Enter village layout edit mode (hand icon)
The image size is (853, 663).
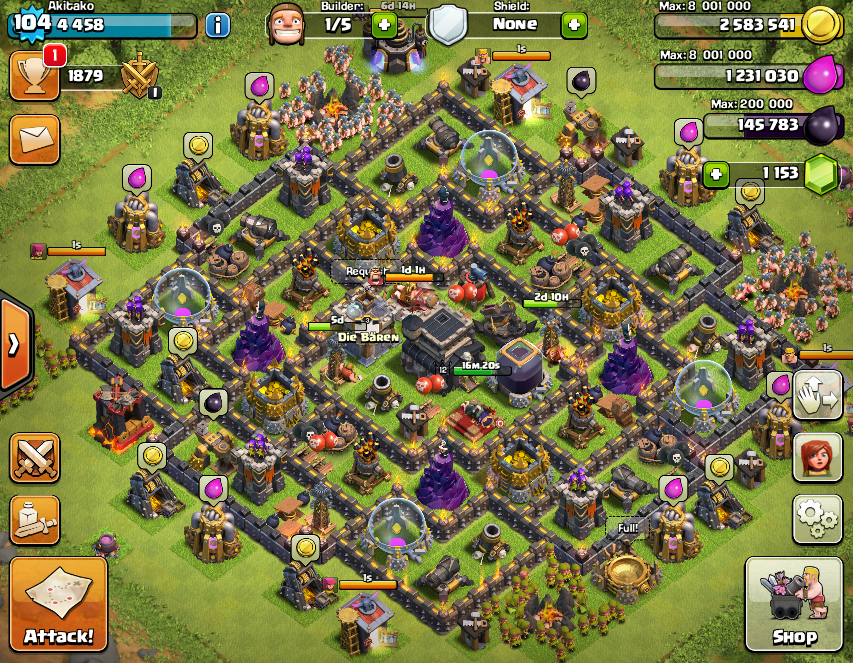[x=816, y=396]
